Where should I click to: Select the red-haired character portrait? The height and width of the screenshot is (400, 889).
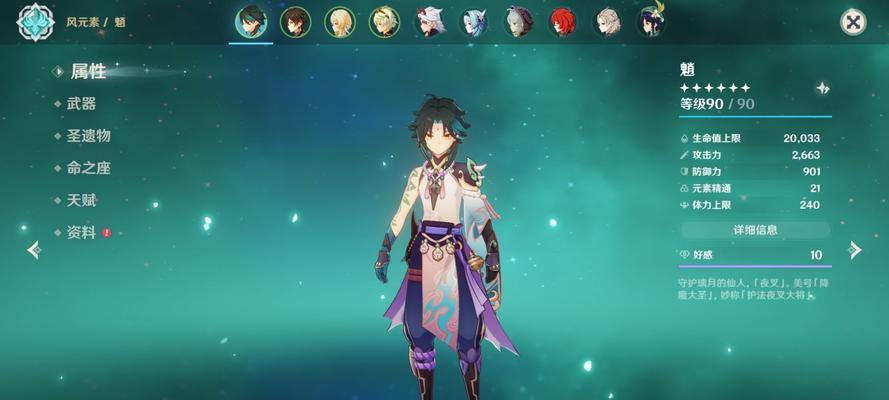point(563,22)
